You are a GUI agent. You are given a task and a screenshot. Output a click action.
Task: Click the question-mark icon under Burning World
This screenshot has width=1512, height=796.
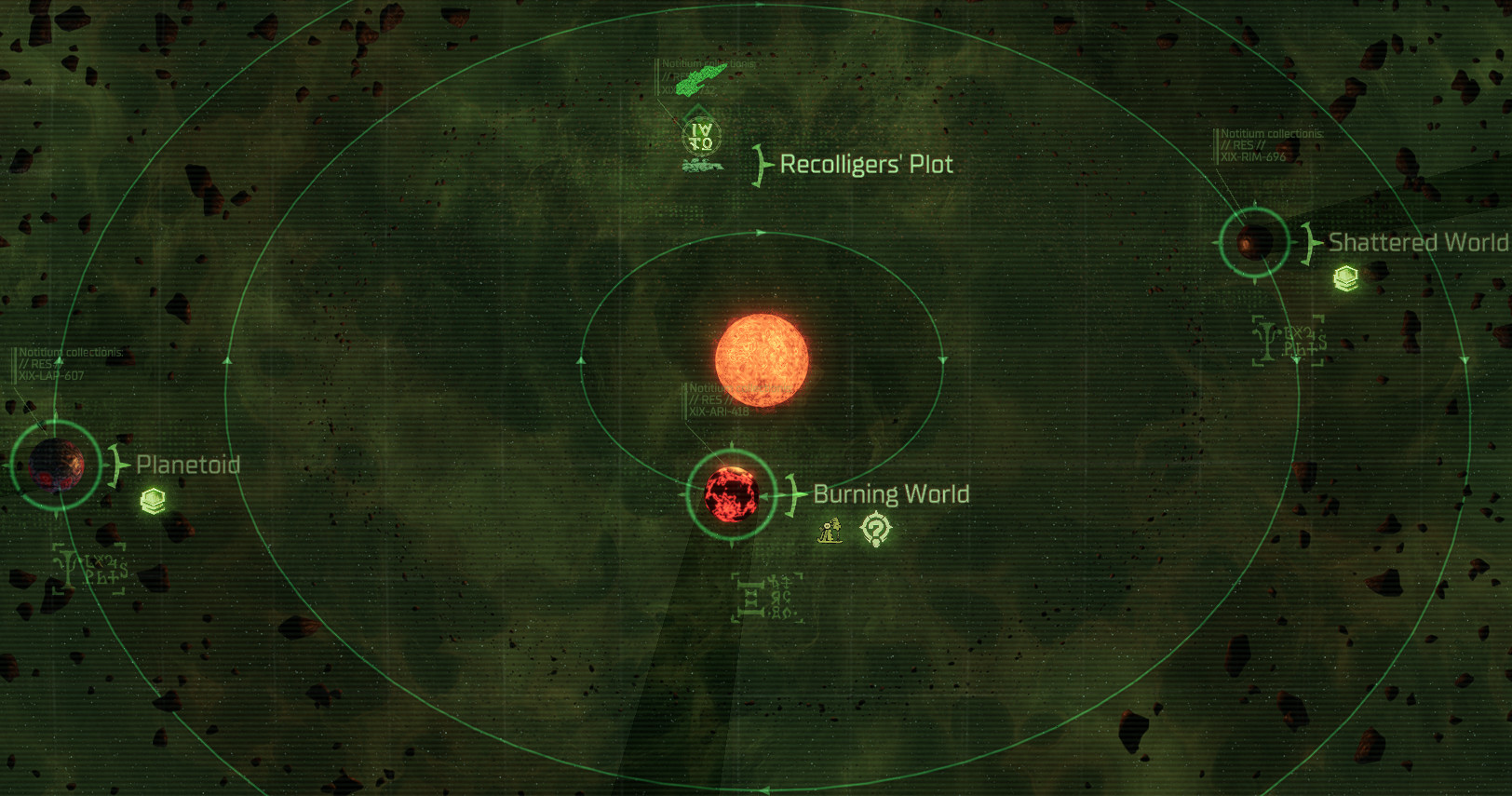(875, 529)
